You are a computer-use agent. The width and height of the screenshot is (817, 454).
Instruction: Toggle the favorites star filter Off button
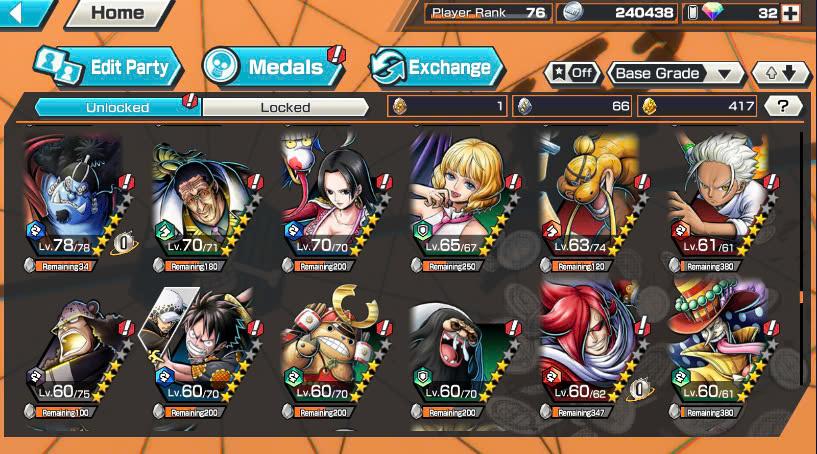pyautogui.click(x=570, y=73)
